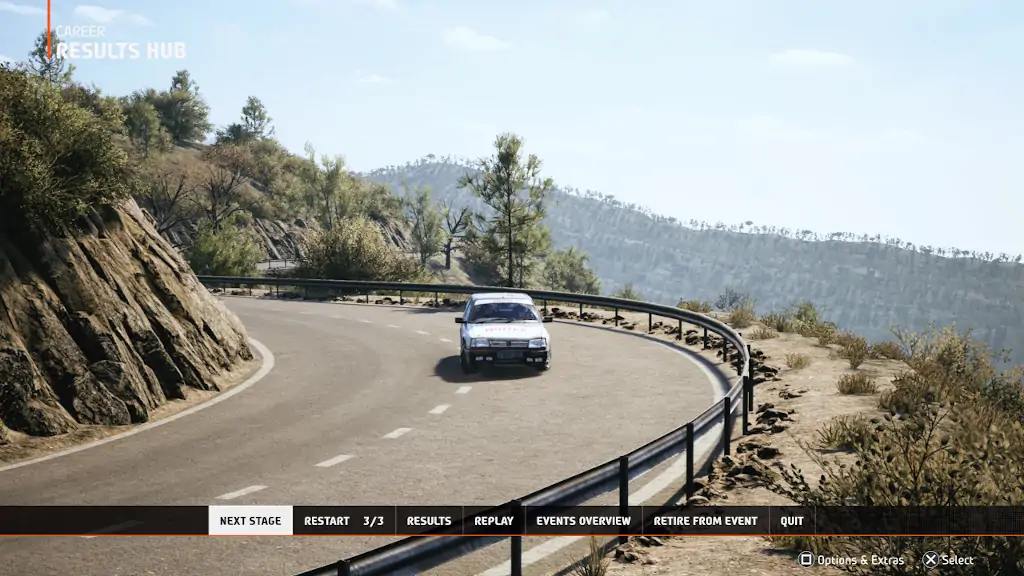Select Next Stage in the menu bar

(x=250, y=521)
